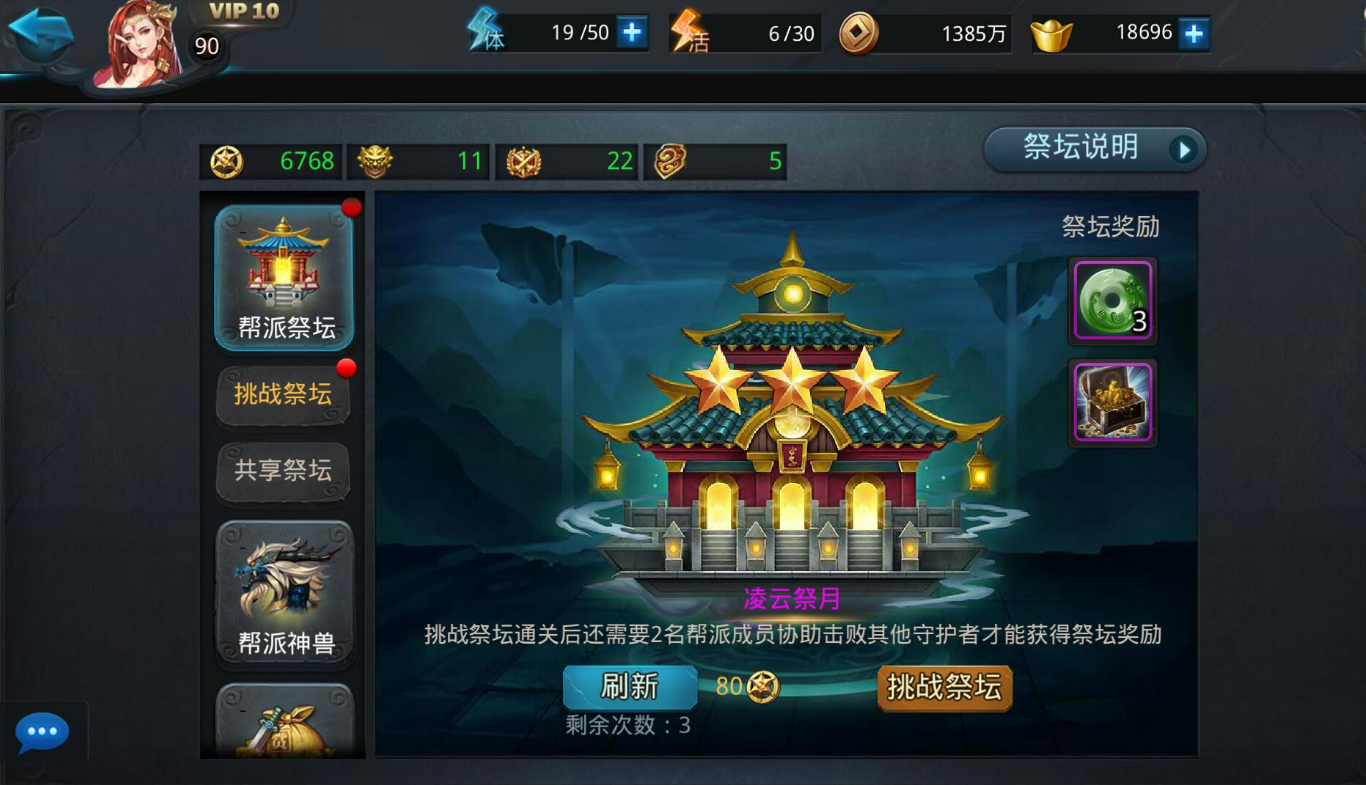Add stamina with the plus button
The width and height of the screenshot is (1366, 785).
coord(631,33)
